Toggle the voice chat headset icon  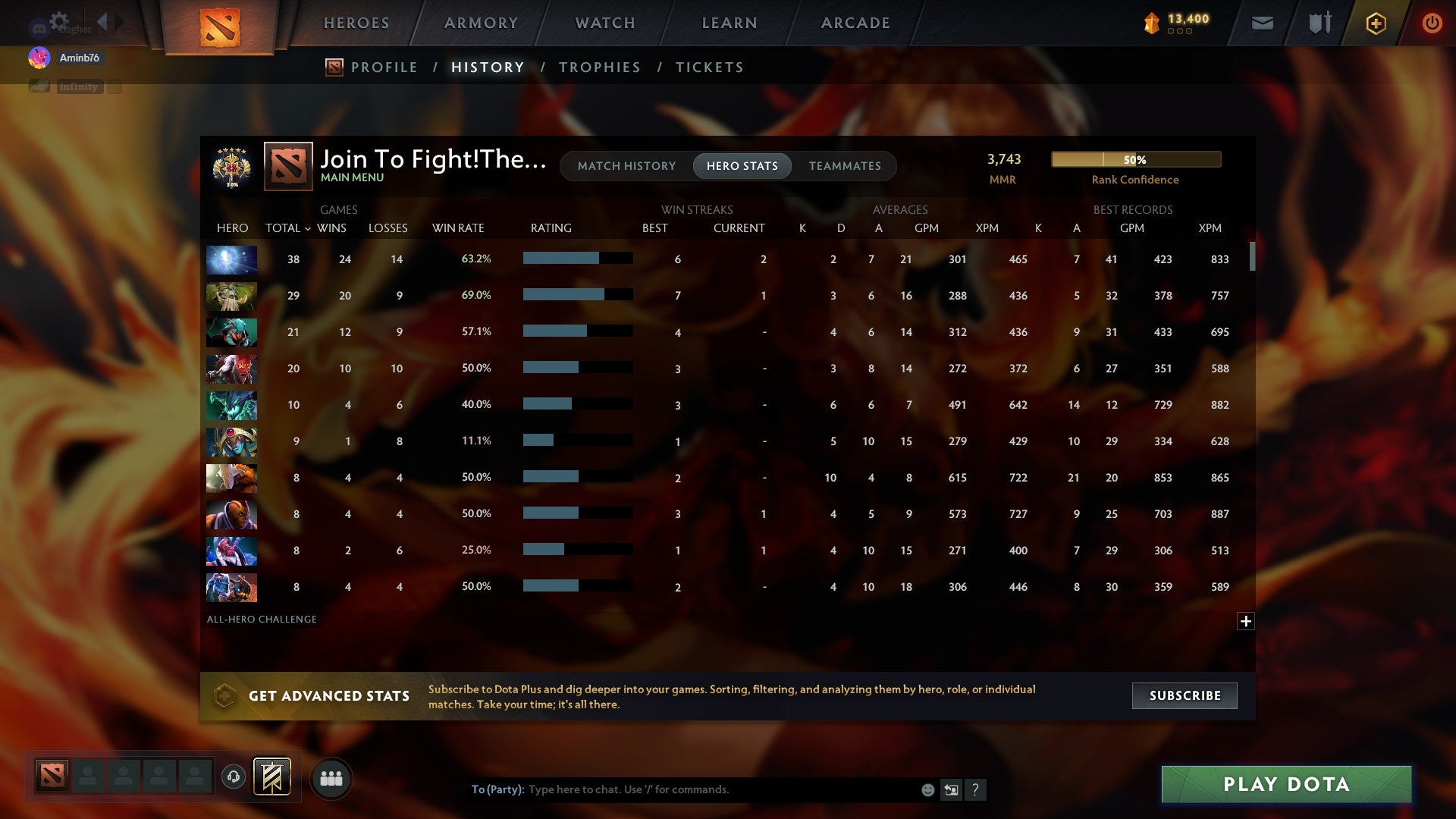(234, 777)
